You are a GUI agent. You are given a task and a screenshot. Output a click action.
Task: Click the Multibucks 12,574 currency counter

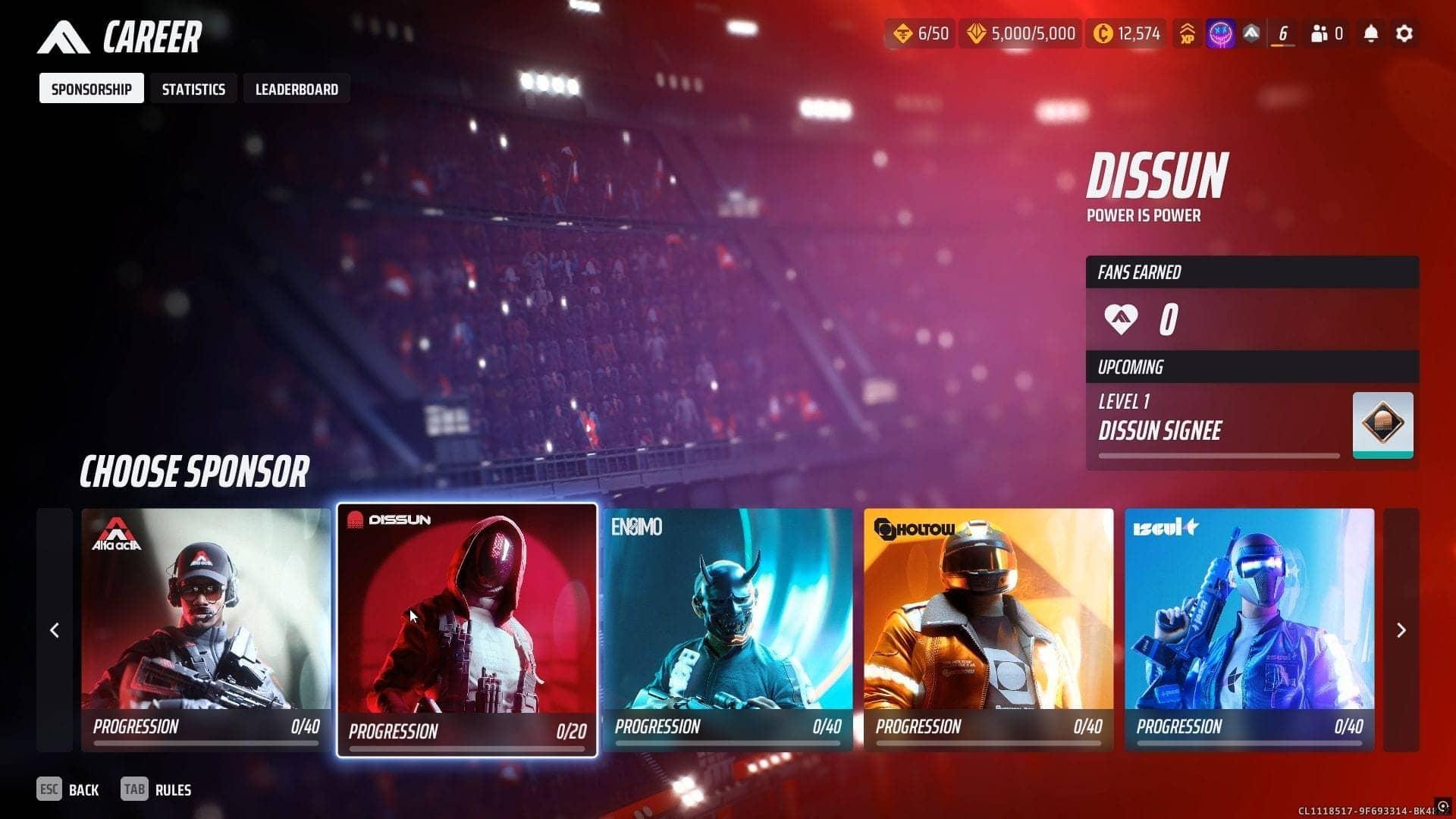(x=1126, y=33)
